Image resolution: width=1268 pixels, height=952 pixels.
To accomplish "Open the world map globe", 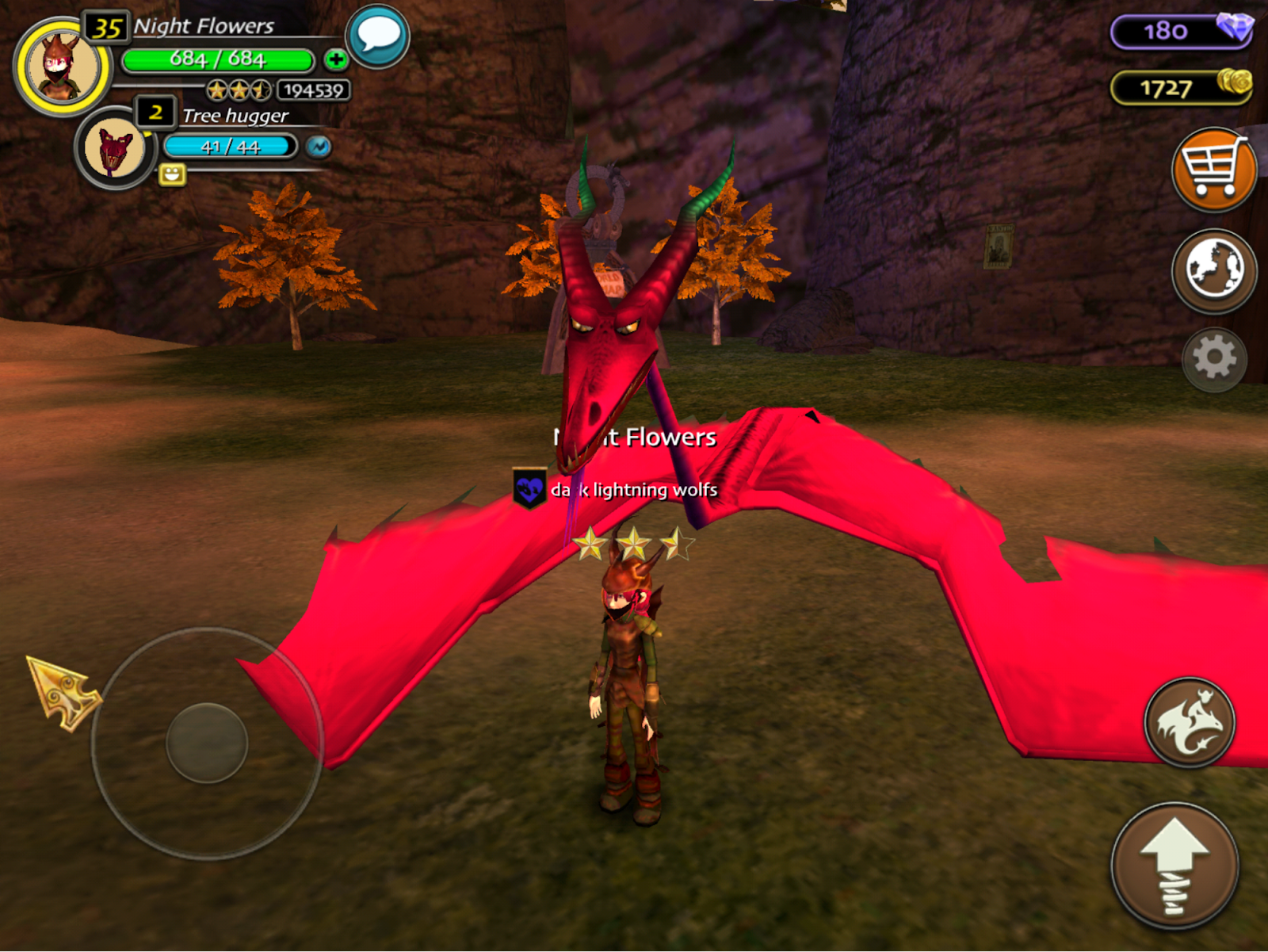I will (1213, 270).
